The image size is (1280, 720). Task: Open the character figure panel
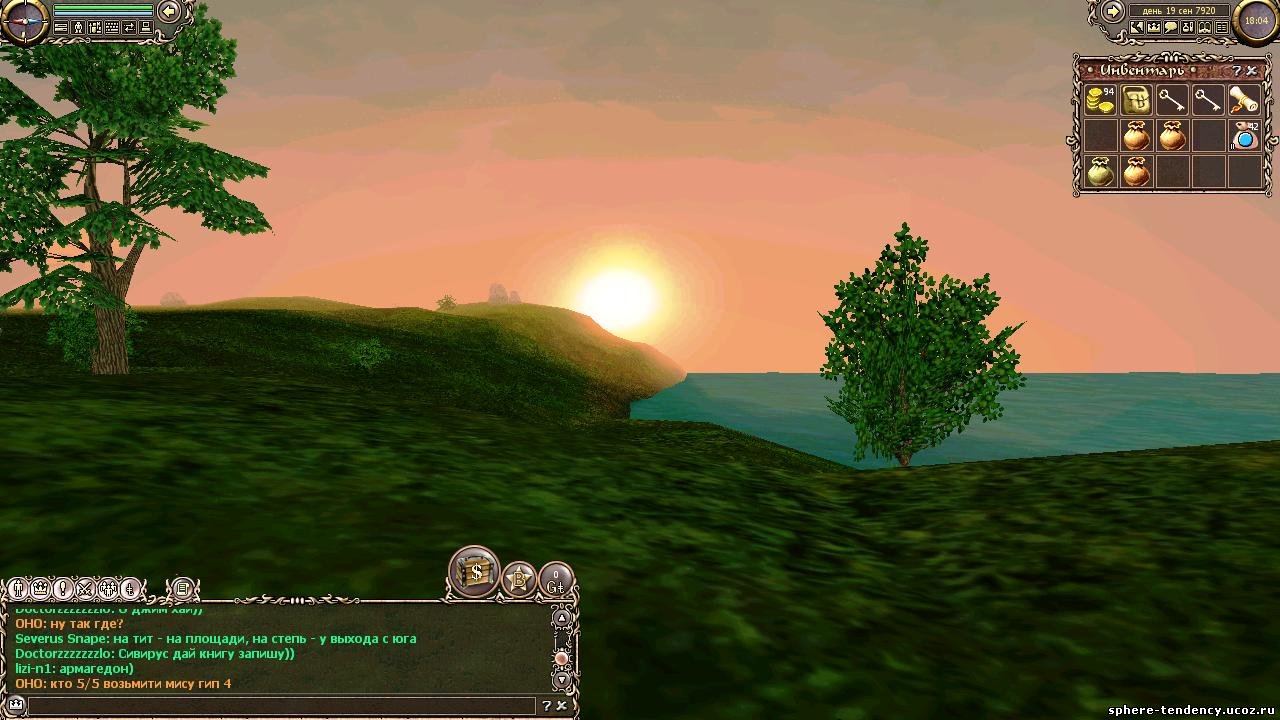pos(78,28)
